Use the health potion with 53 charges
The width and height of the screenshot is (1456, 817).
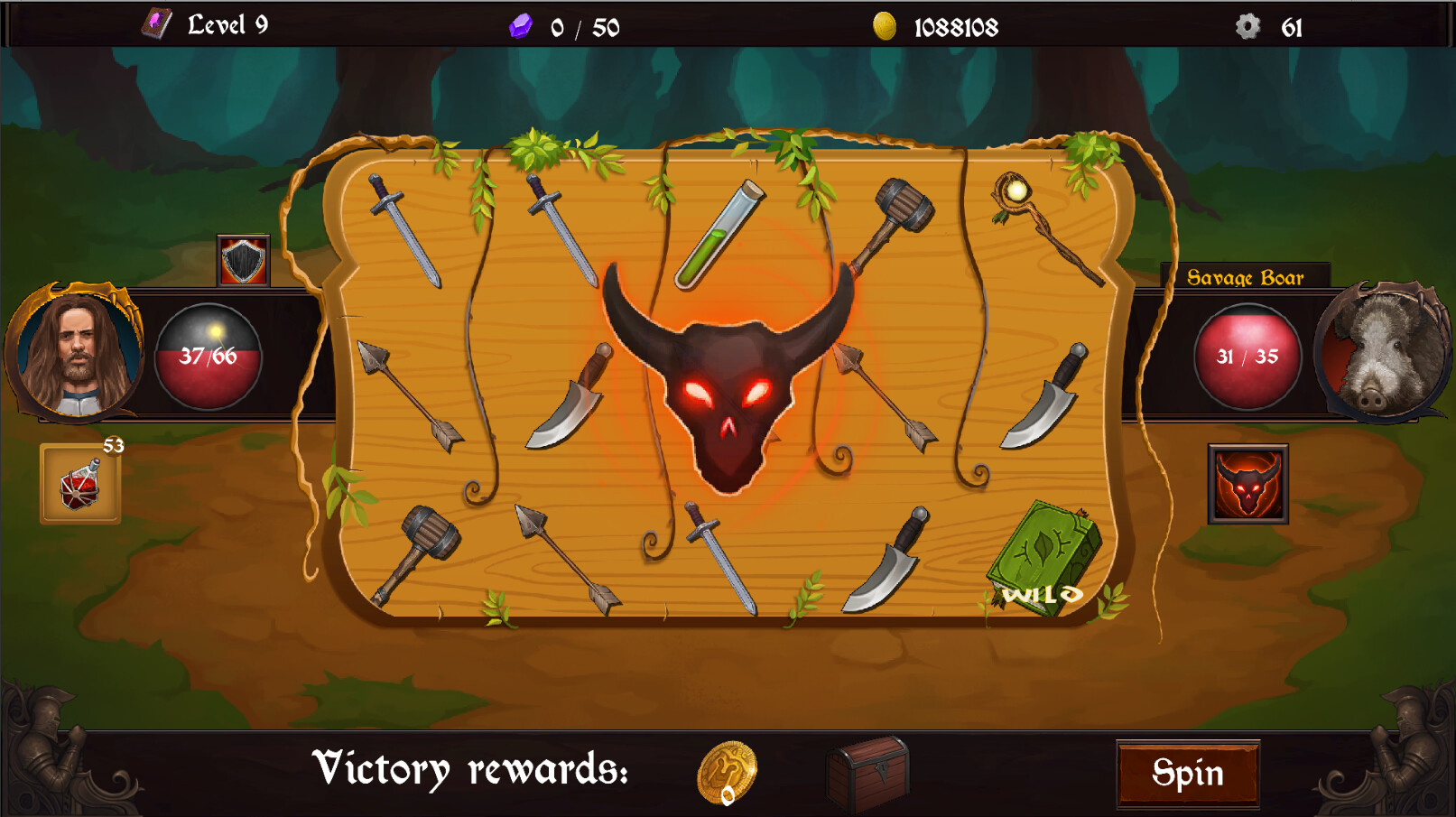(80, 481)
